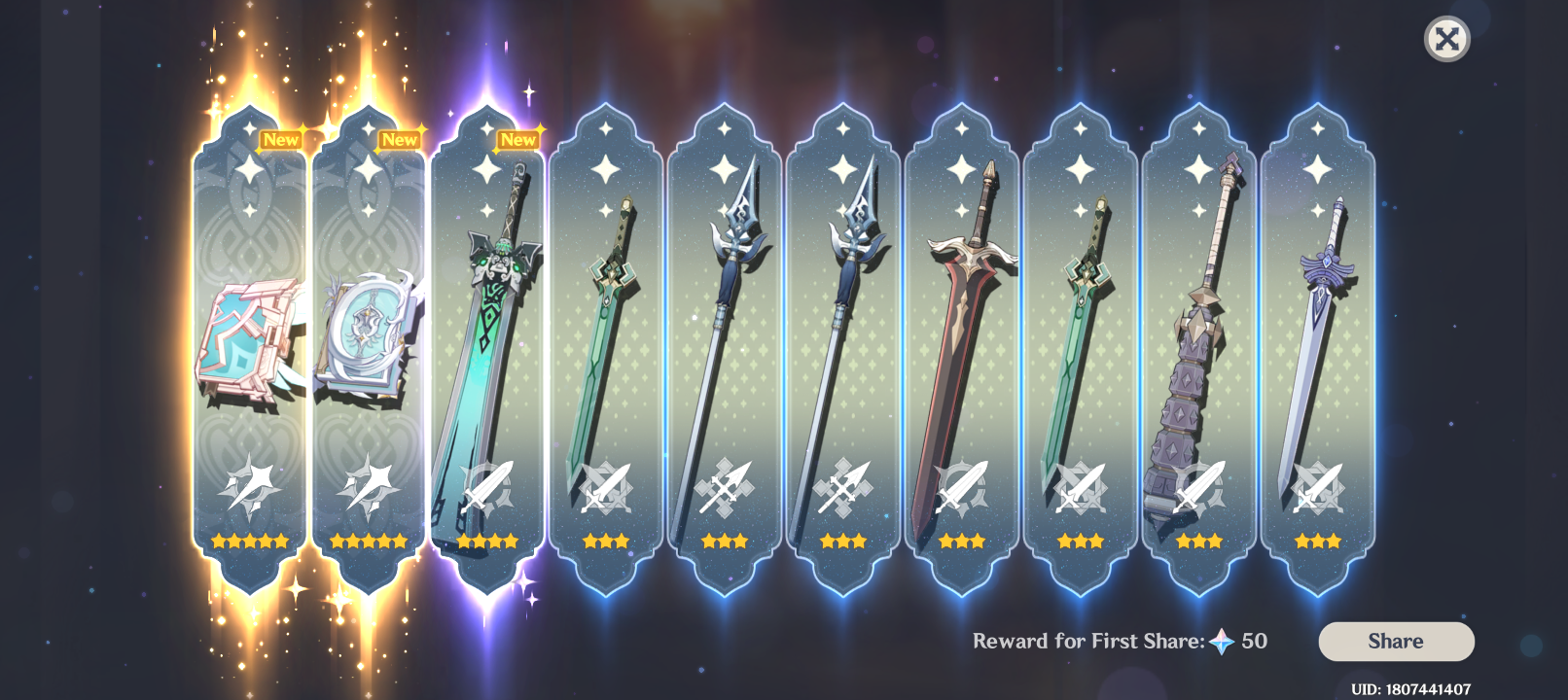Viewport: 1568px width, 700px height.
Task: Click the sword icon on the far-right weapon card
Action: pyautogui.click(x=1316, y=488)
